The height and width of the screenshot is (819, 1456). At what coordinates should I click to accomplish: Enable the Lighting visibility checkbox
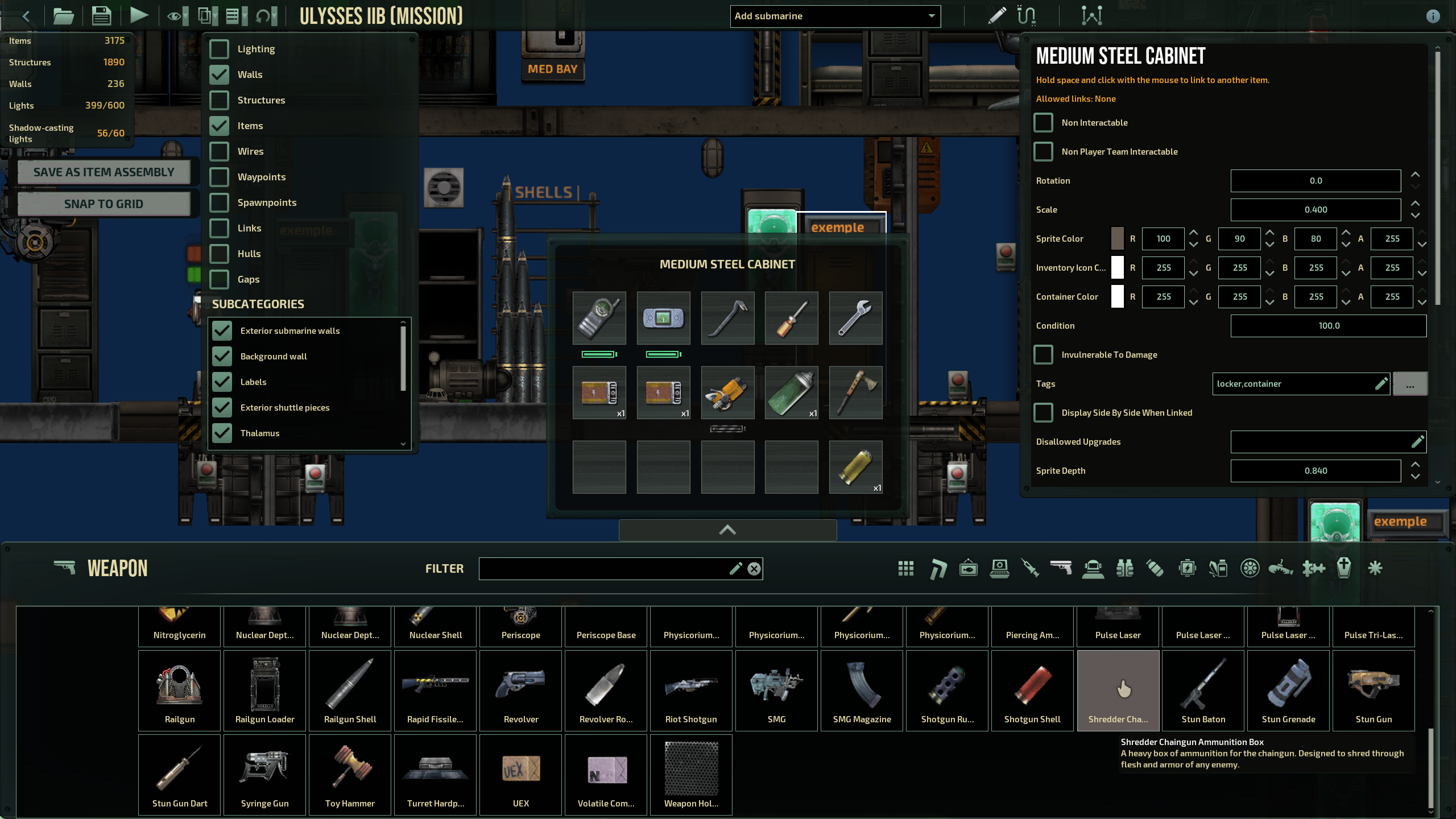pos(220,49)
